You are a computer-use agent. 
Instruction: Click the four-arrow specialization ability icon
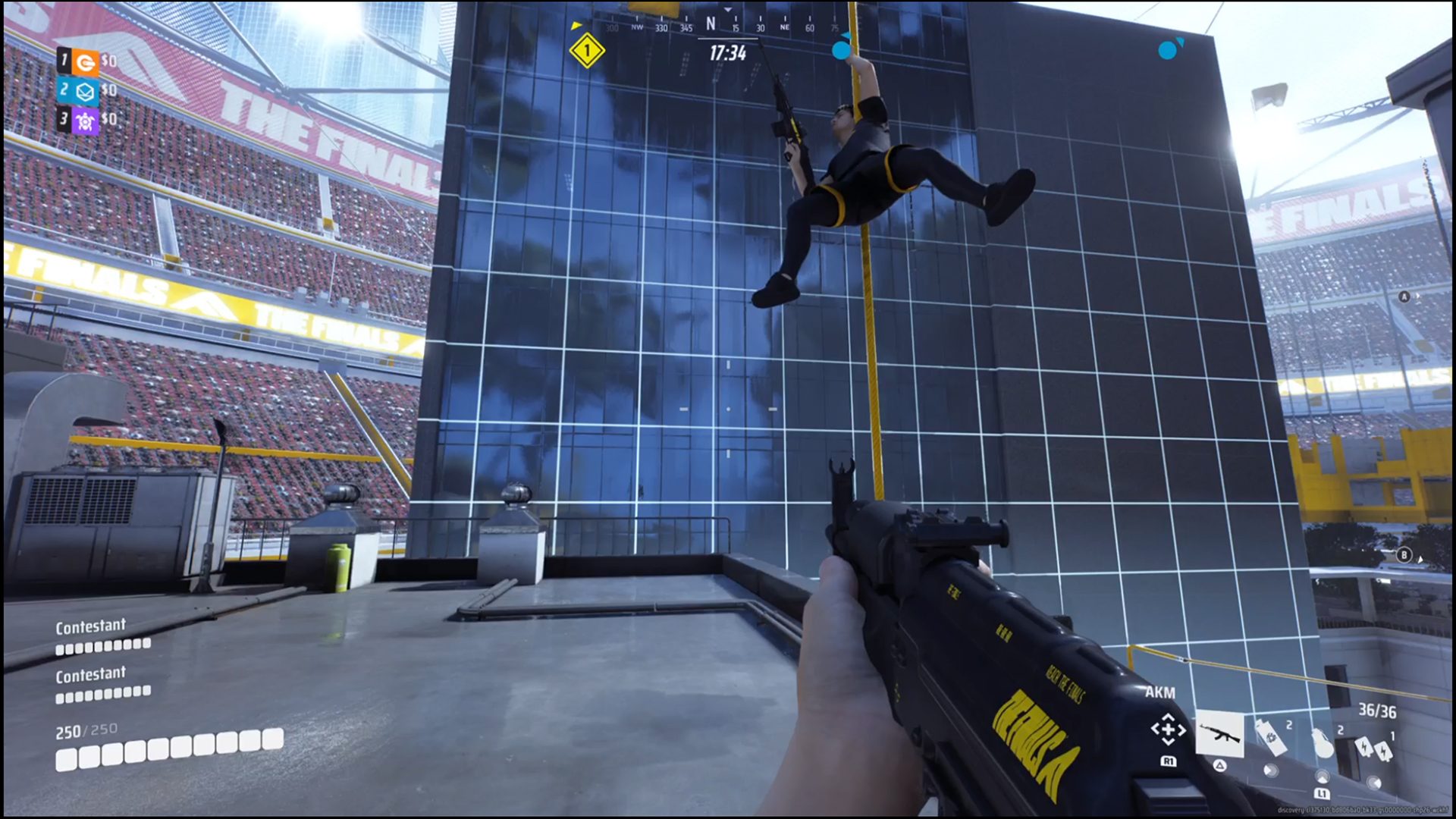[1168, 730]
